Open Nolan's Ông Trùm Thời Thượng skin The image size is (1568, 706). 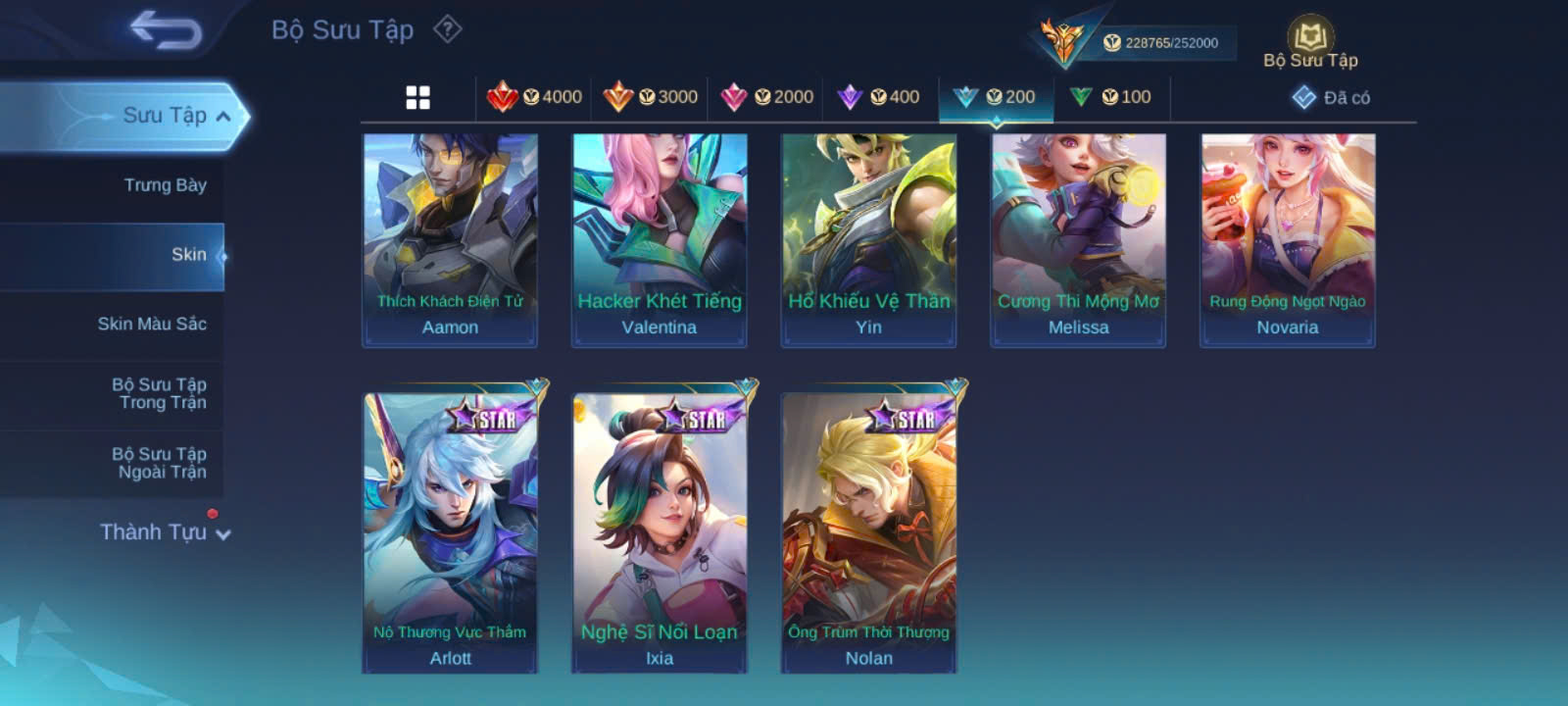click(868, 529)
